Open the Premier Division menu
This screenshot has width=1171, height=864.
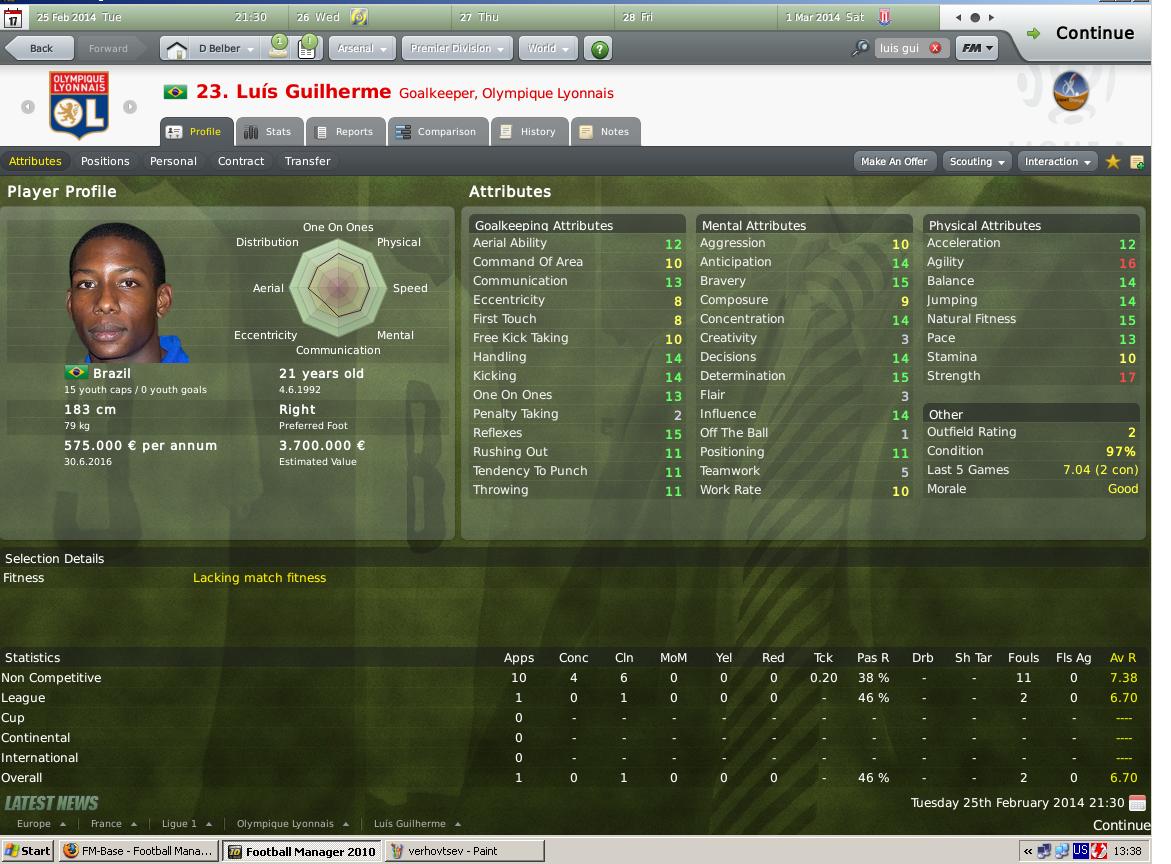[x=456, y=48]
